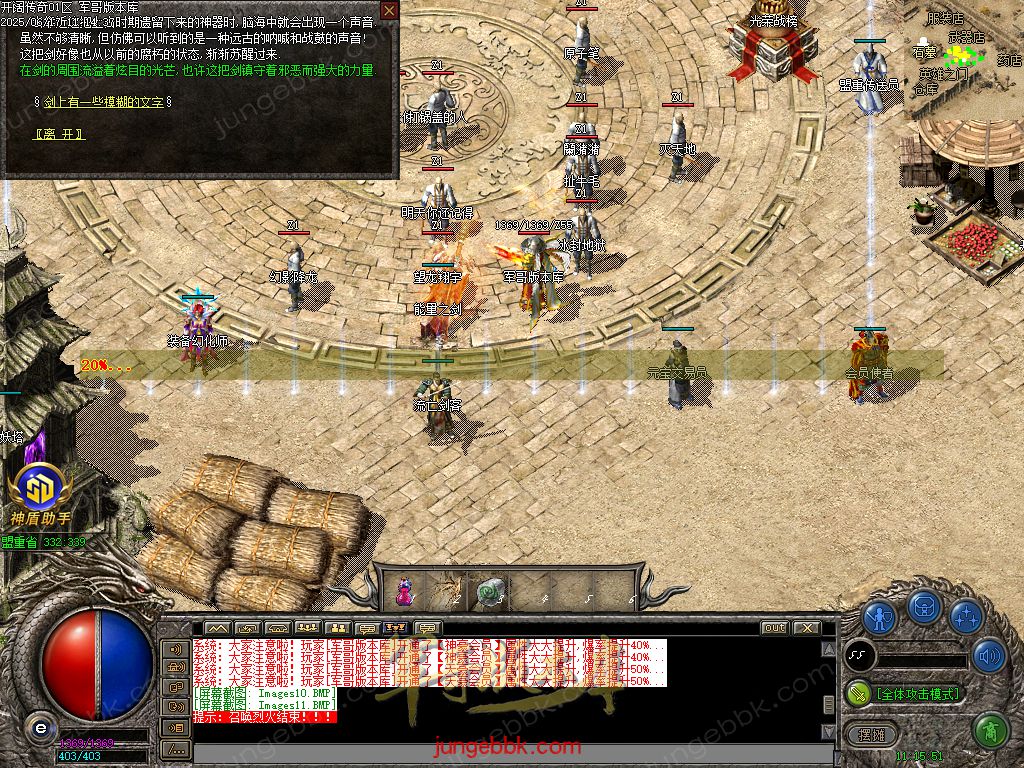1024x768 pixels.
Task: Click the chat text input field
Action: 500,748
